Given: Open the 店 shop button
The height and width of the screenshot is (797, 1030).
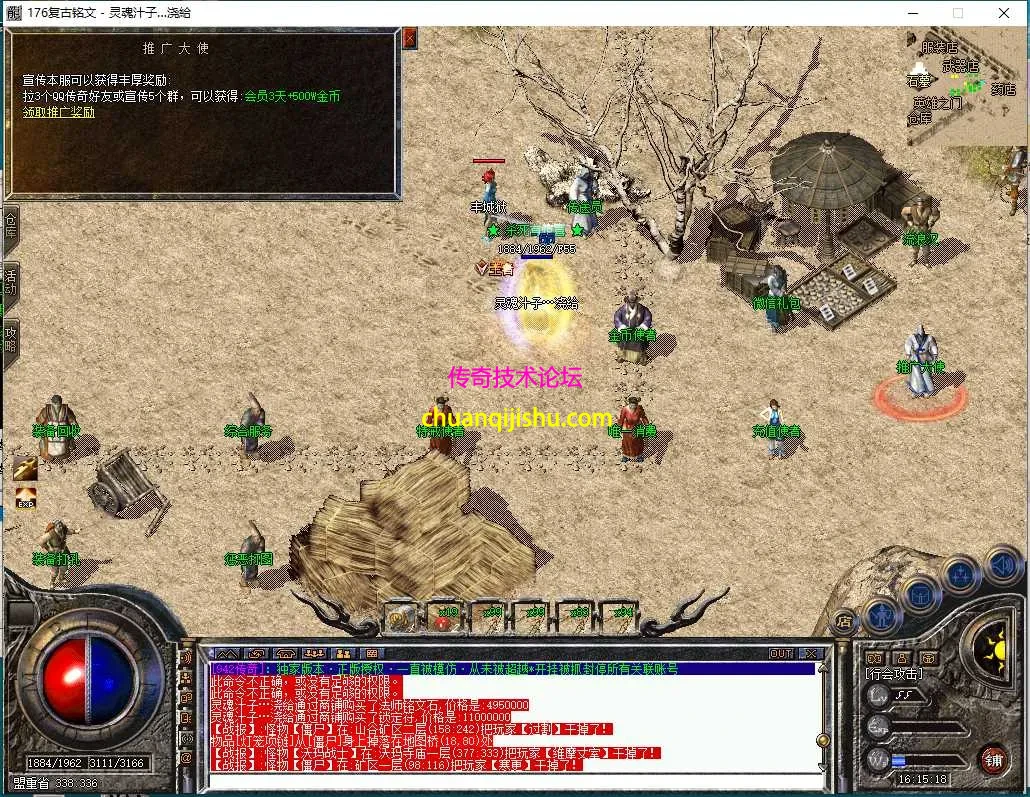Looking at the screenshot, I should pyautogui.click(x=845, y=622).
